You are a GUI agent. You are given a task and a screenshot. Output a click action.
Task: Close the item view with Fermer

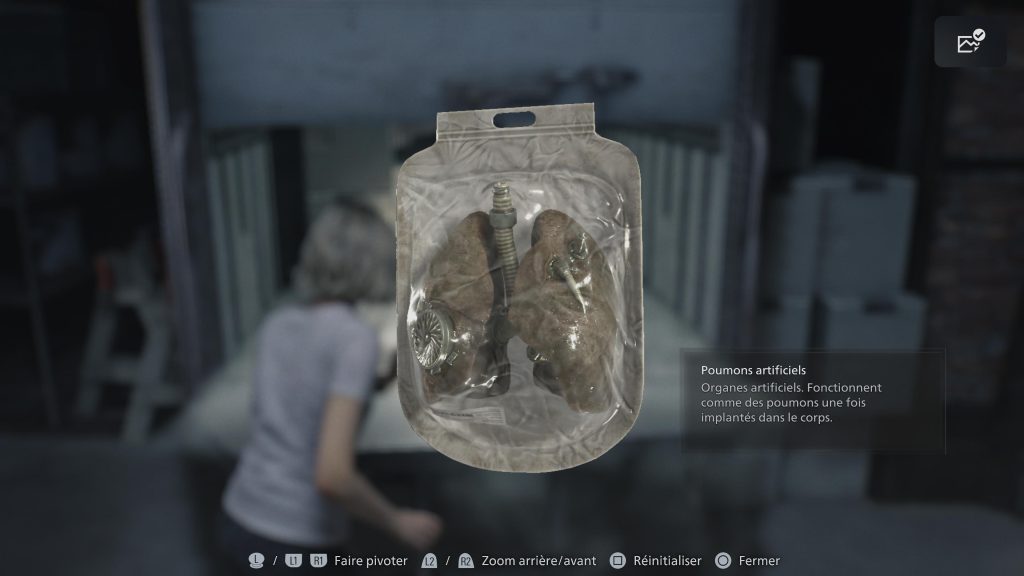tap(748, 561)
